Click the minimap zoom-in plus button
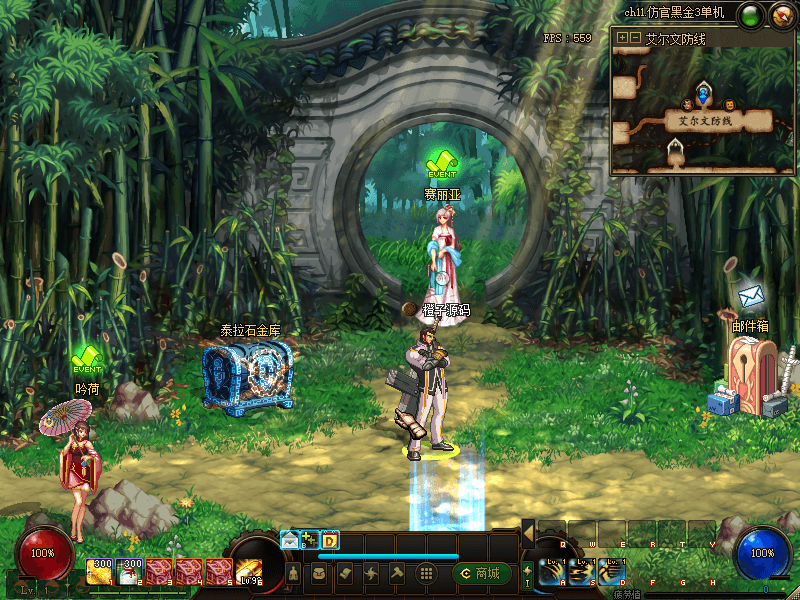800x600 pixels. pos(622,37)
